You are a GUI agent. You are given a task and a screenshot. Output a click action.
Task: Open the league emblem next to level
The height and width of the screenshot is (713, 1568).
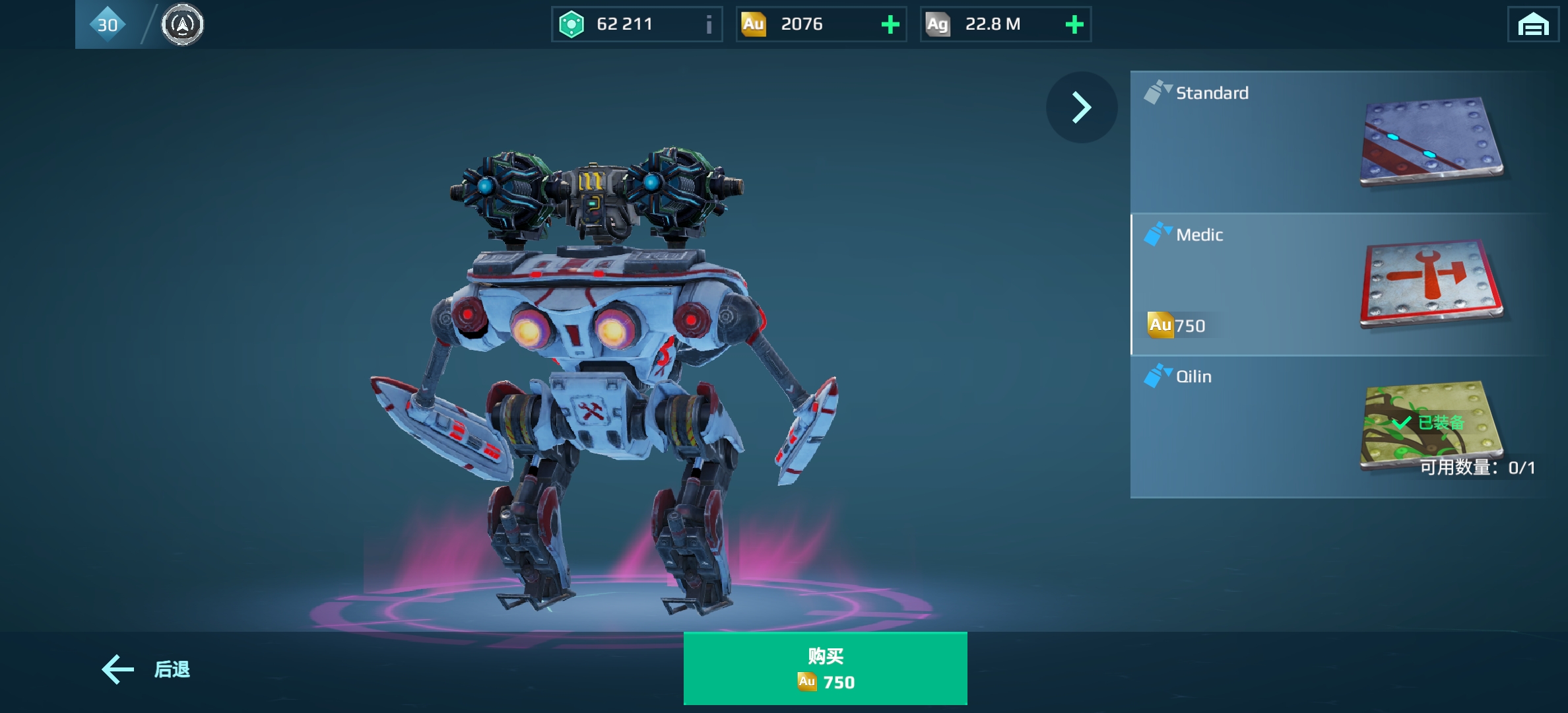[x=183, y=25]
